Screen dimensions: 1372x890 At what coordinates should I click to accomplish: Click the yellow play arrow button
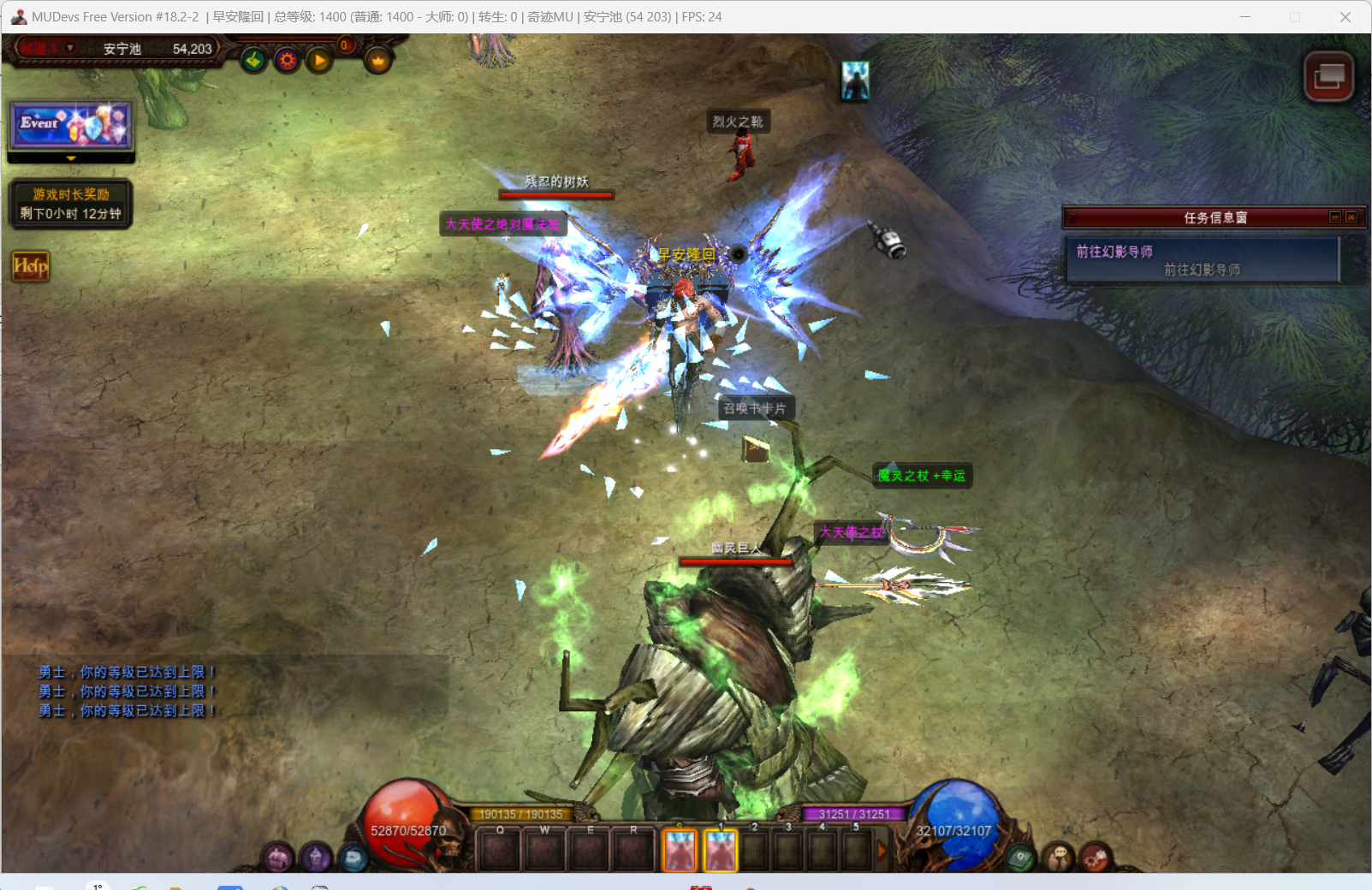coord(319,60)
